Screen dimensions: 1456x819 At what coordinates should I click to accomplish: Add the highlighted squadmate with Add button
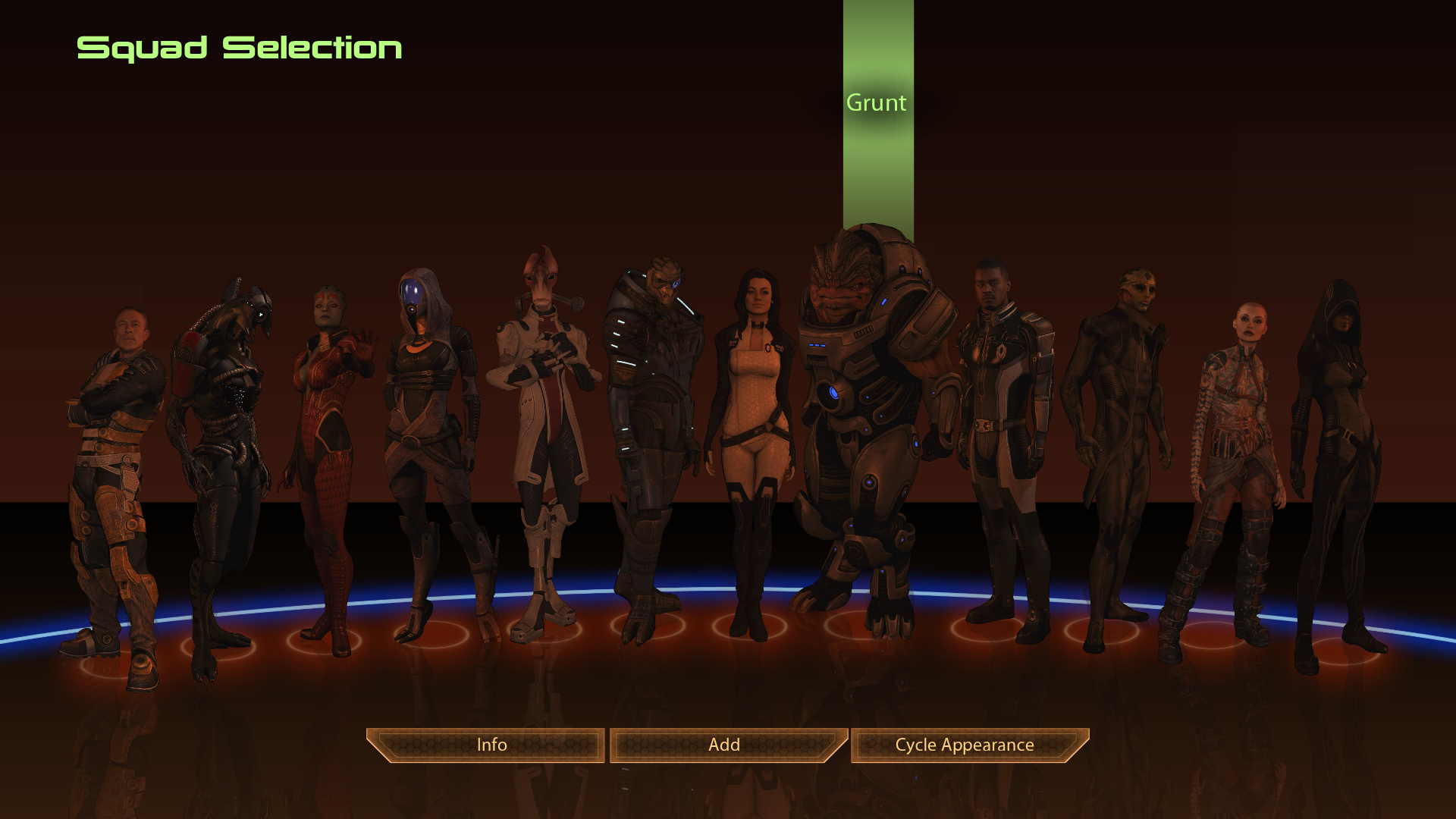point(724,745)
